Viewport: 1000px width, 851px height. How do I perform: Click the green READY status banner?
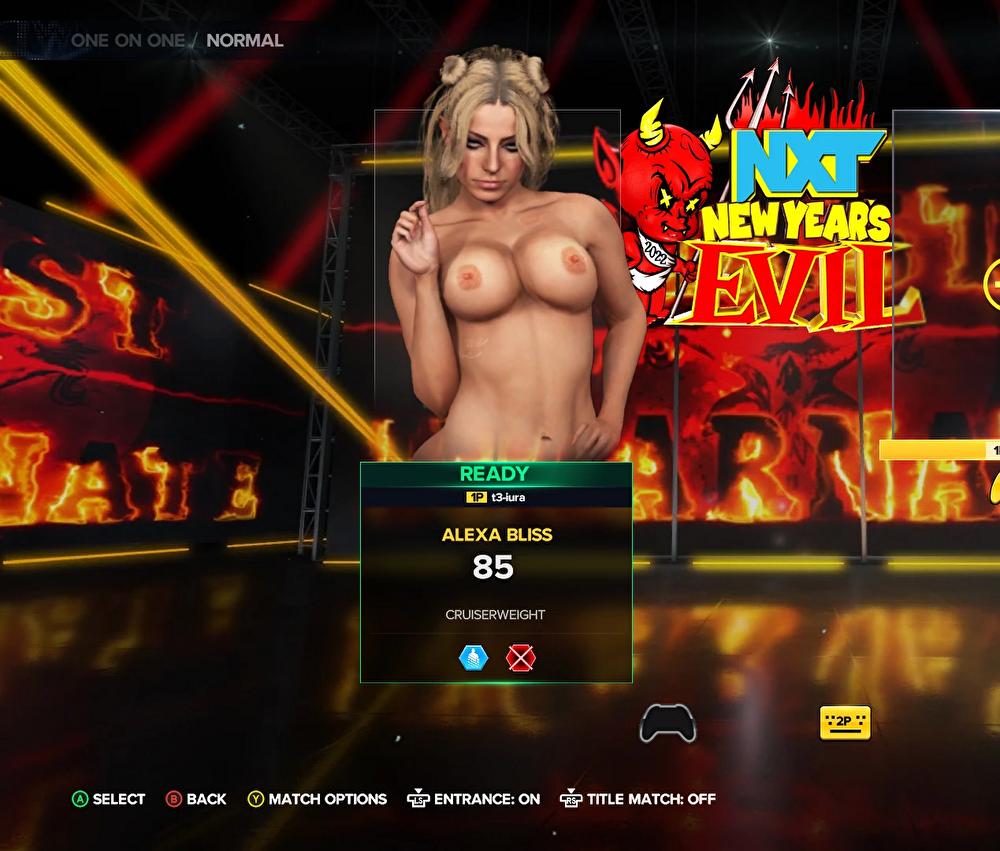pos(495,474)
